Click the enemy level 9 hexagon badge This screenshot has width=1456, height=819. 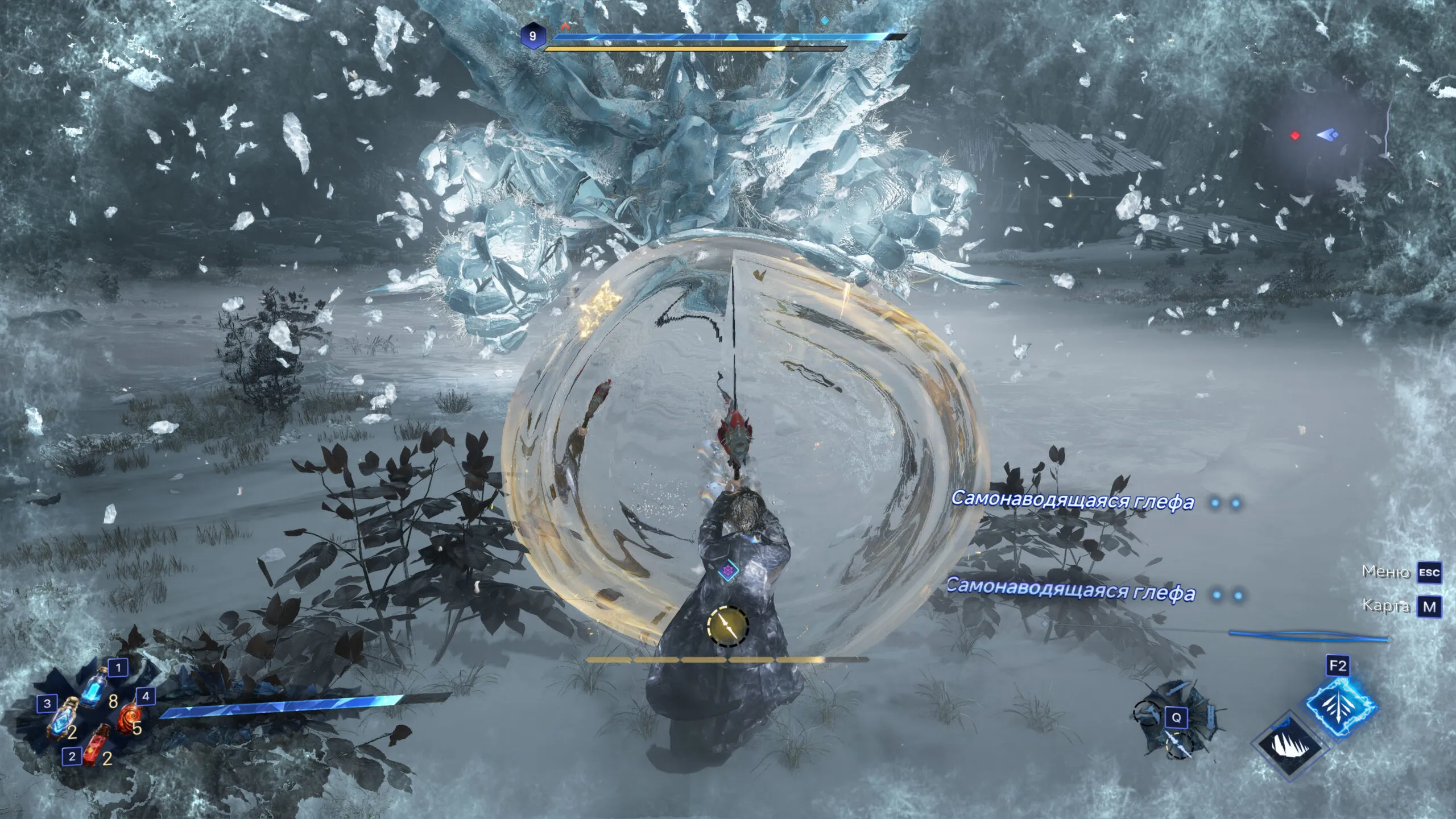[x=532, y=36]
